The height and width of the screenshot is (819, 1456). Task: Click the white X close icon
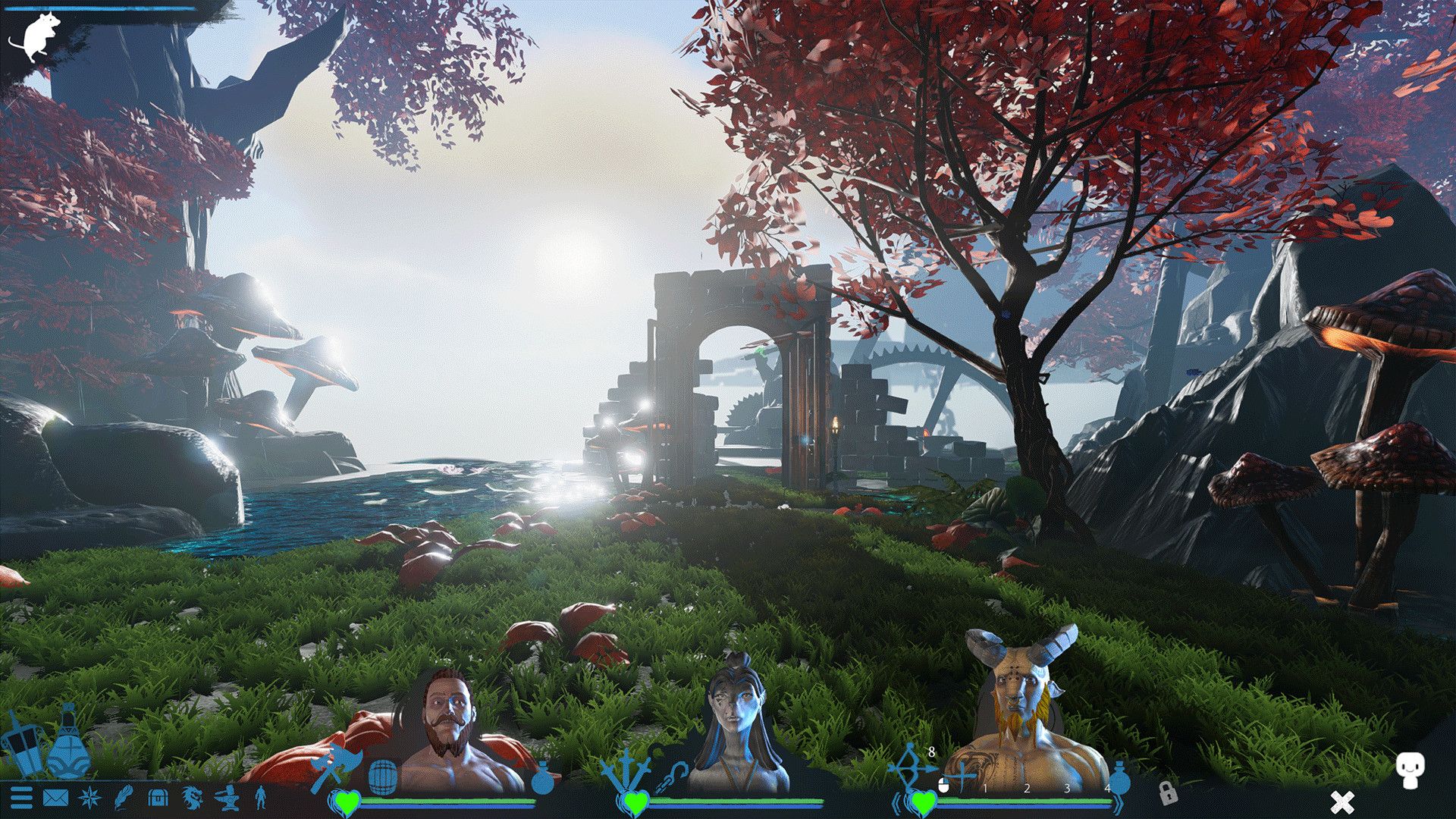coord(1342,802)
